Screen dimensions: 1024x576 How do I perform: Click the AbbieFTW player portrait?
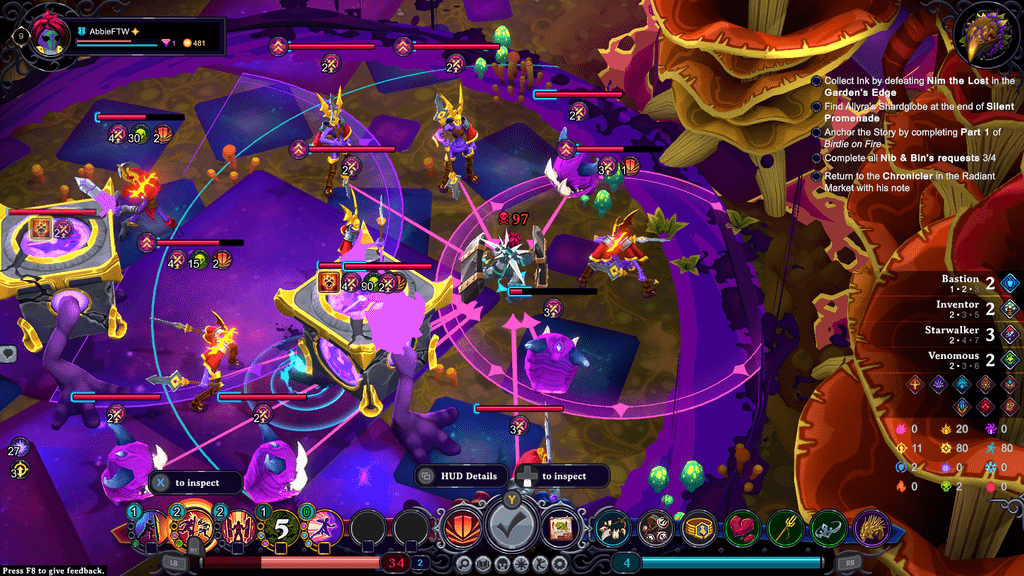[x=47, y=33]
